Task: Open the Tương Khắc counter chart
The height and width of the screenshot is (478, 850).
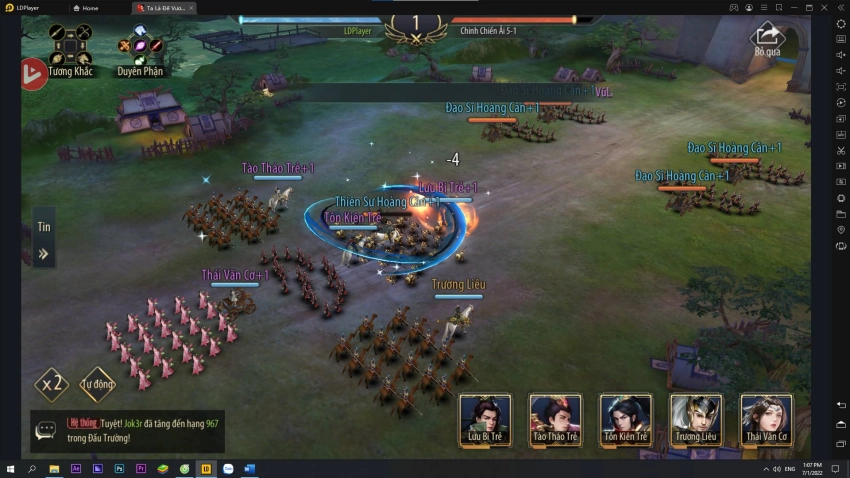Action: [x=70, y=50]
